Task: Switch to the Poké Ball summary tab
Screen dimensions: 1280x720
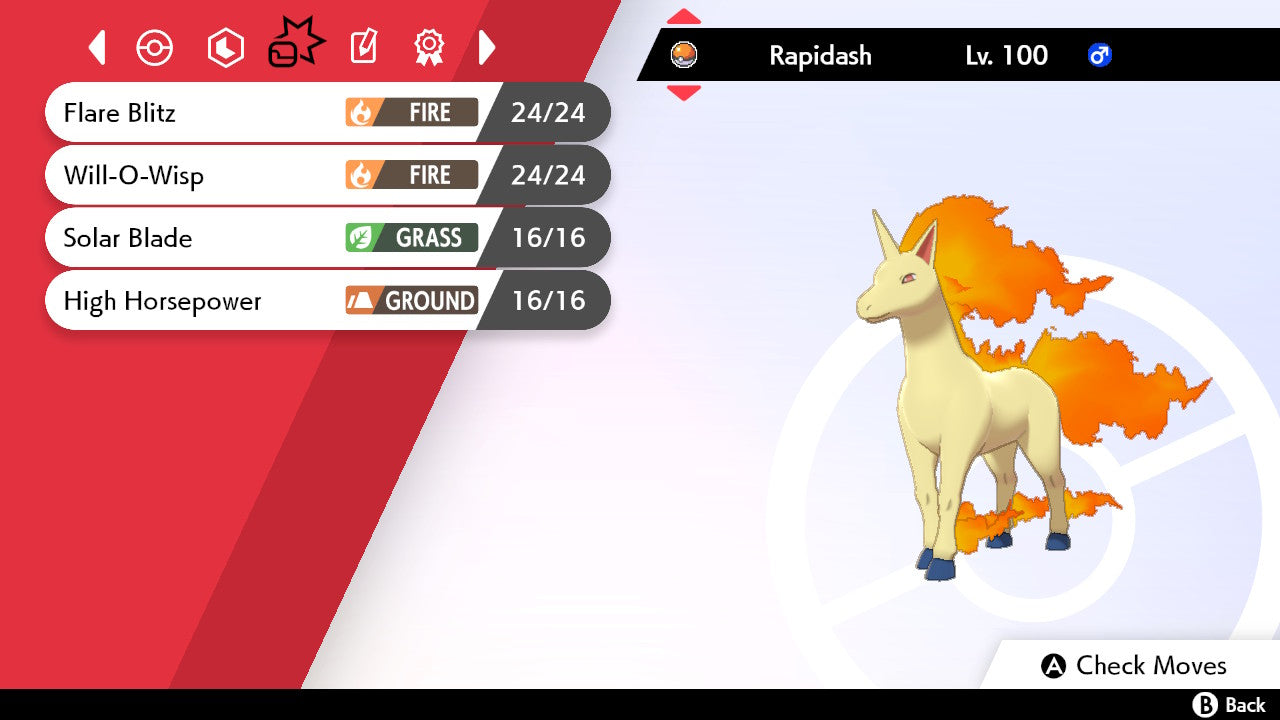Action: [155, 48]
